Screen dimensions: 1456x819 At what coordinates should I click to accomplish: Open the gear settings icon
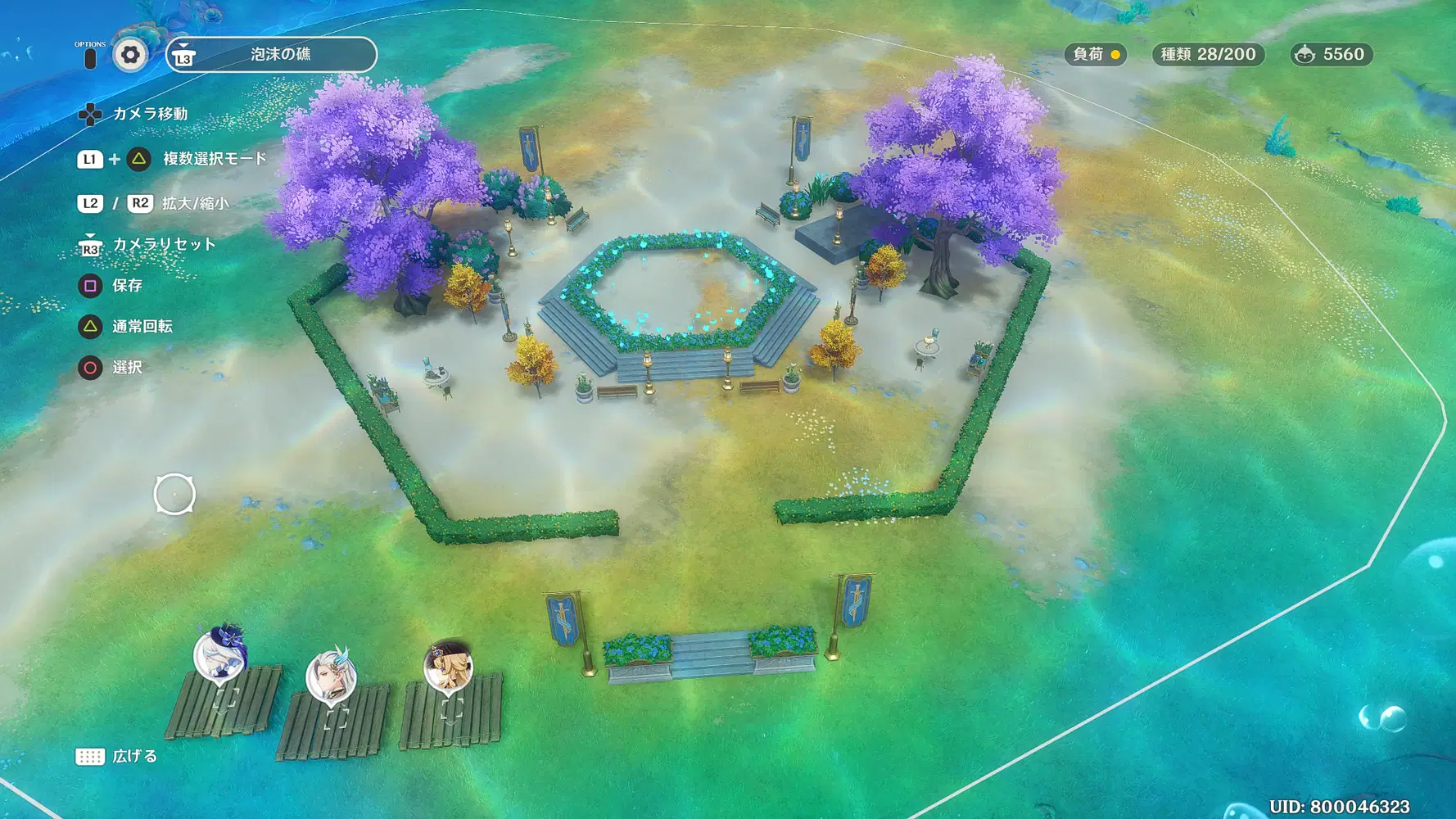coord(129,55)
